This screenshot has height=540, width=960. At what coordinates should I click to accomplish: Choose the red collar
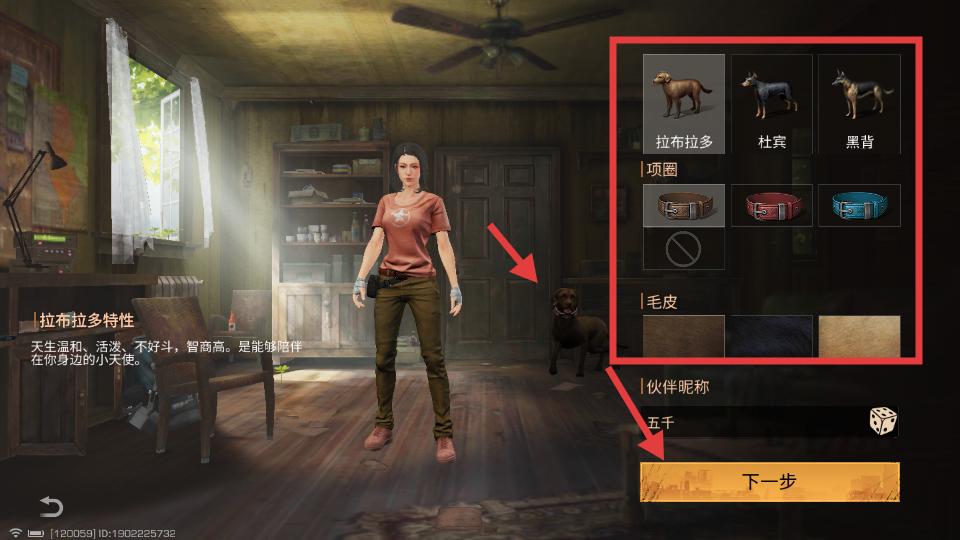click(771, 206)
